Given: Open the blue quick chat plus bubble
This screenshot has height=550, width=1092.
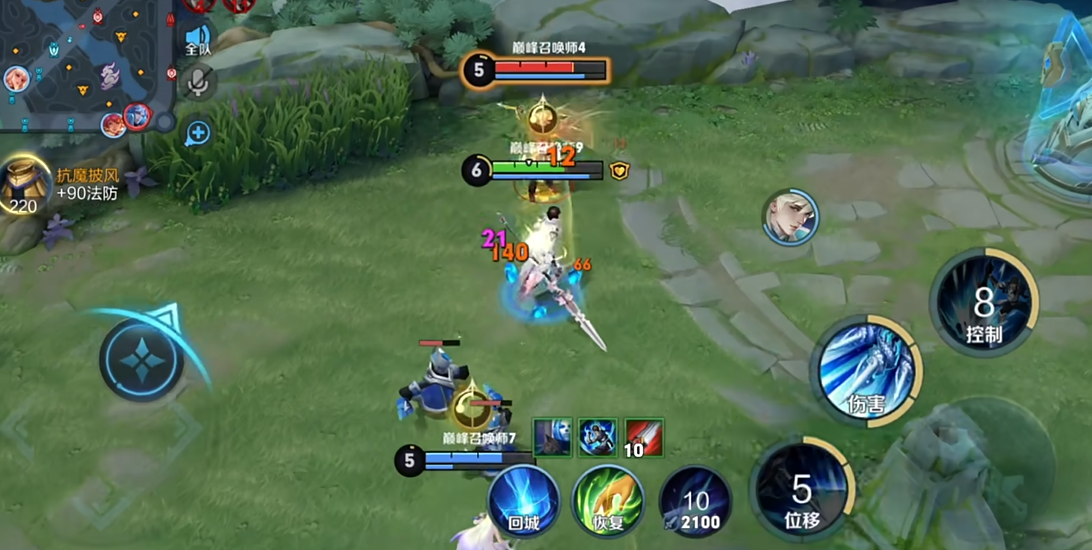Looking at the screenshot, I should pyautogui.click(x=198, y=132).
